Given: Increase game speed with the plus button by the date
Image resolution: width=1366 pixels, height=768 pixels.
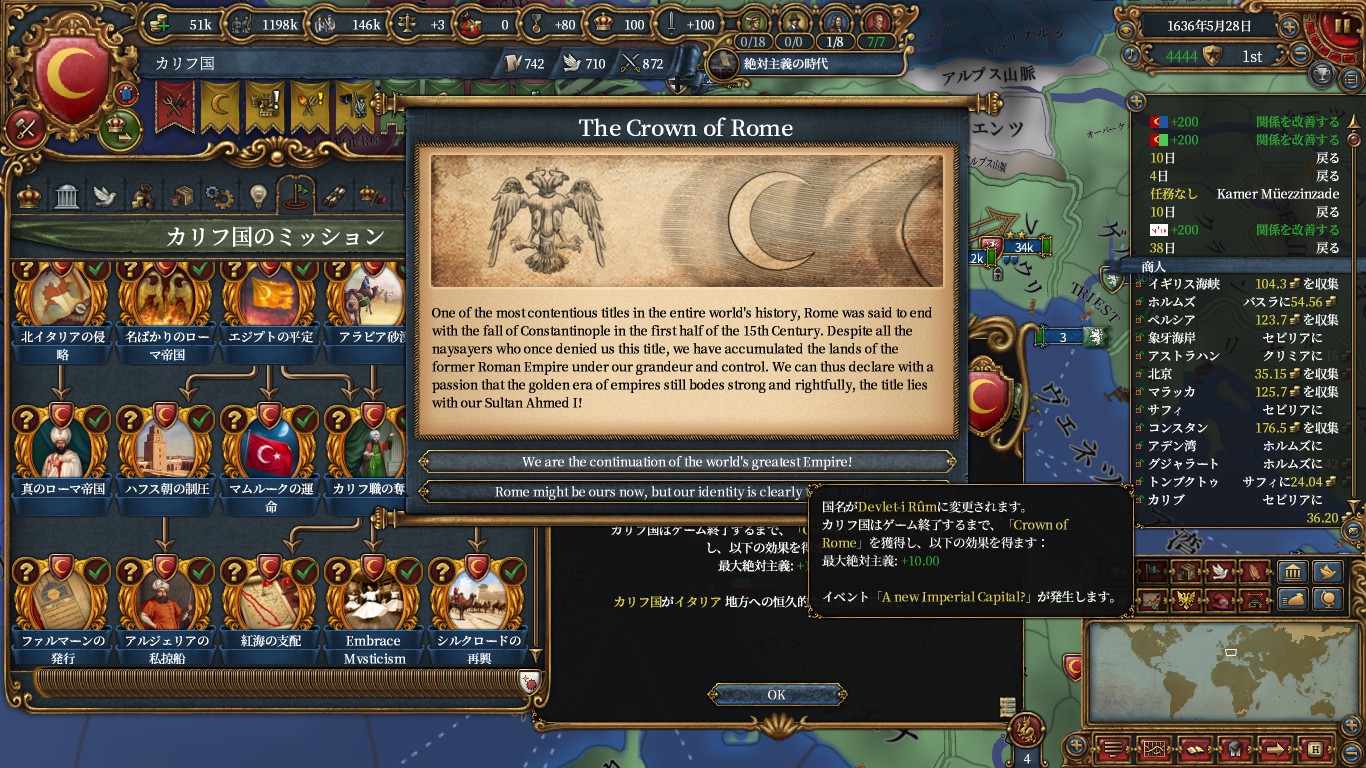Looking at the screenshot, I should click(x=1290, y=26).
